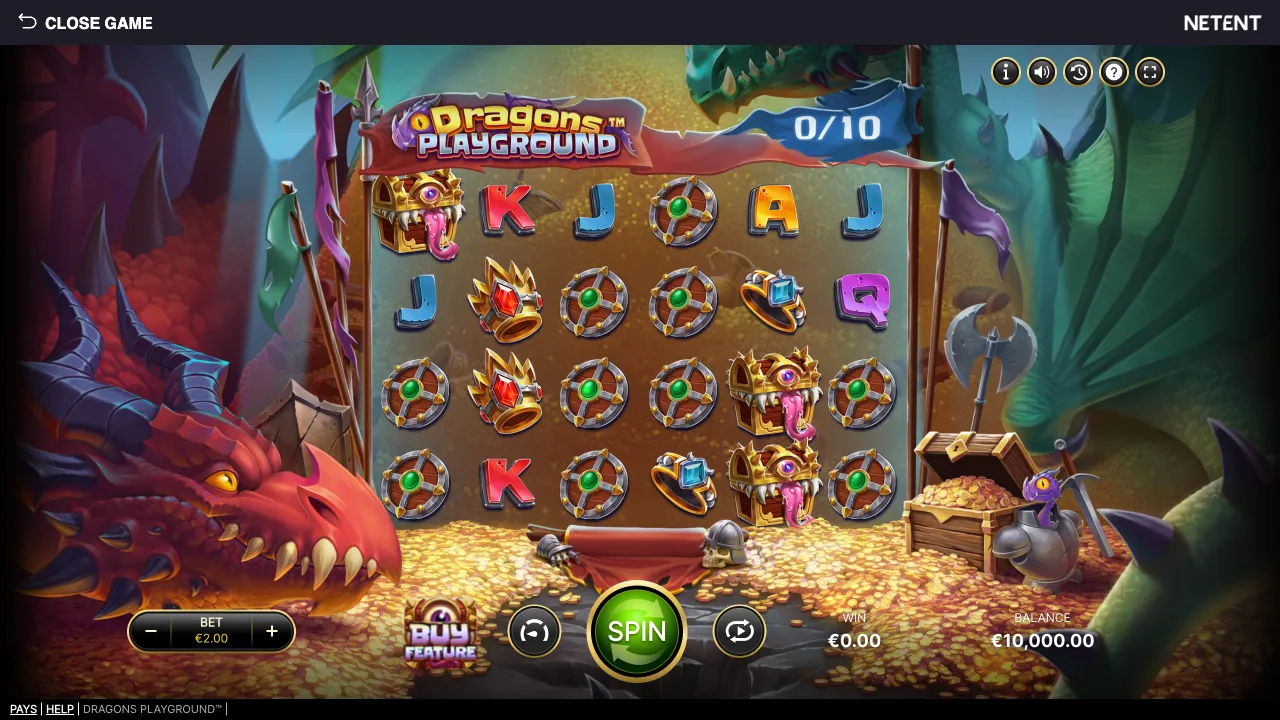Screen dimensions: 1280x720
Task: Toggle the Dragons Playground logo banner
Action: pyautogui.click(x=515, y=130)
